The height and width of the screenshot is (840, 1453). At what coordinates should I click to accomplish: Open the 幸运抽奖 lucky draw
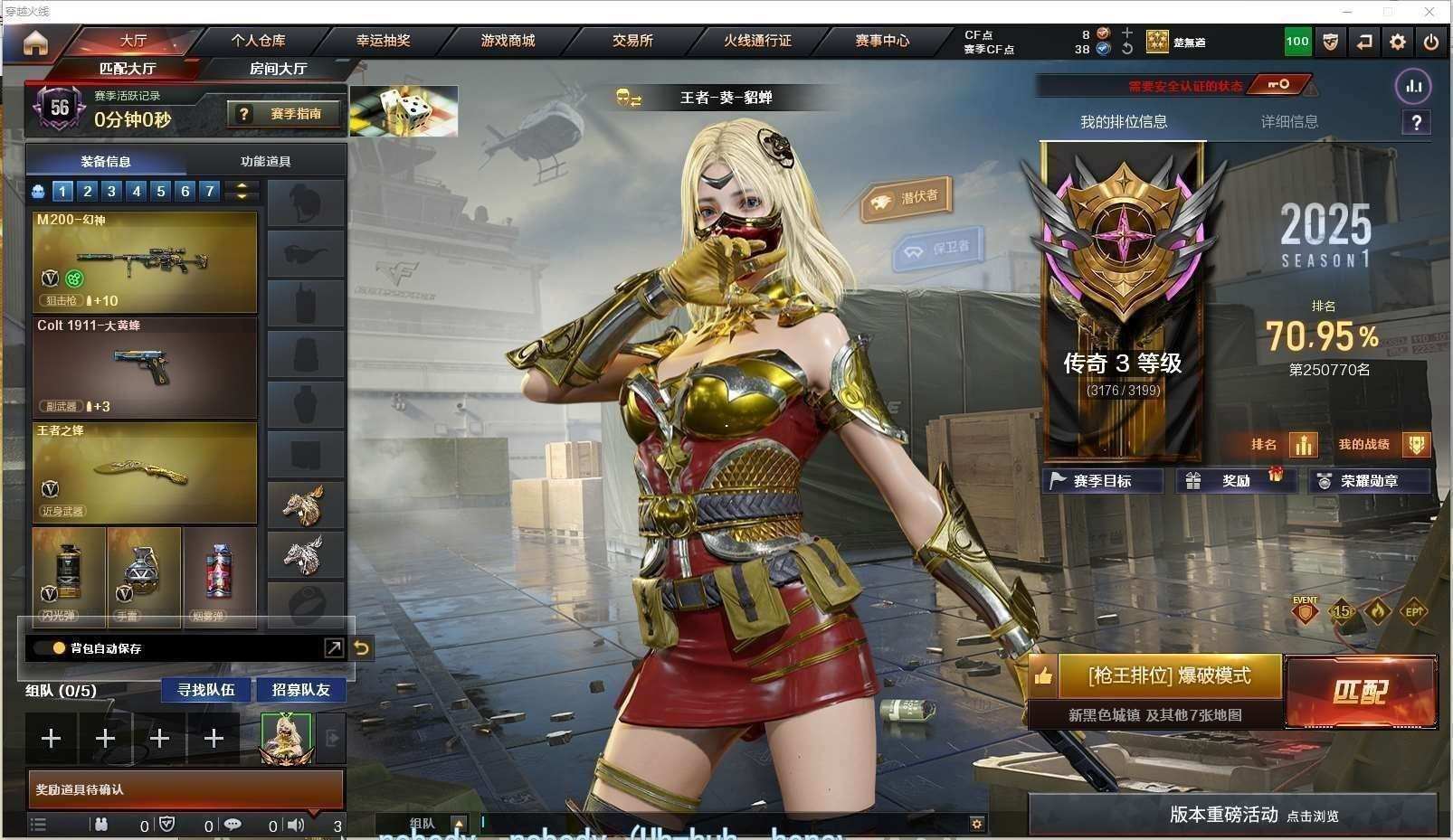coord(383,41)
